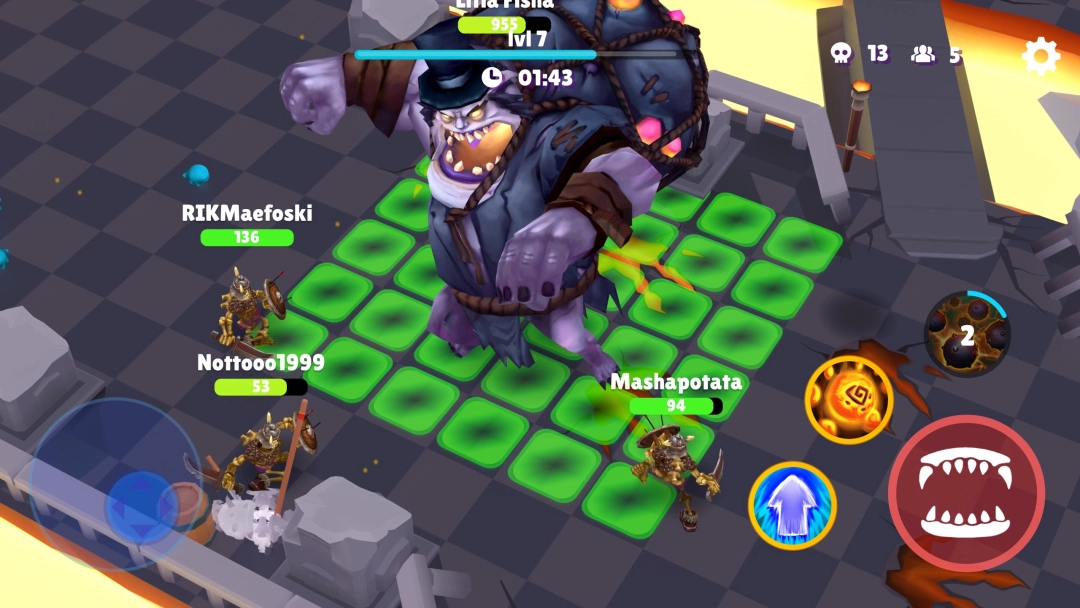Activate the blue upward arrow ability
1080x608 pixels.
(x=792, y=506)
